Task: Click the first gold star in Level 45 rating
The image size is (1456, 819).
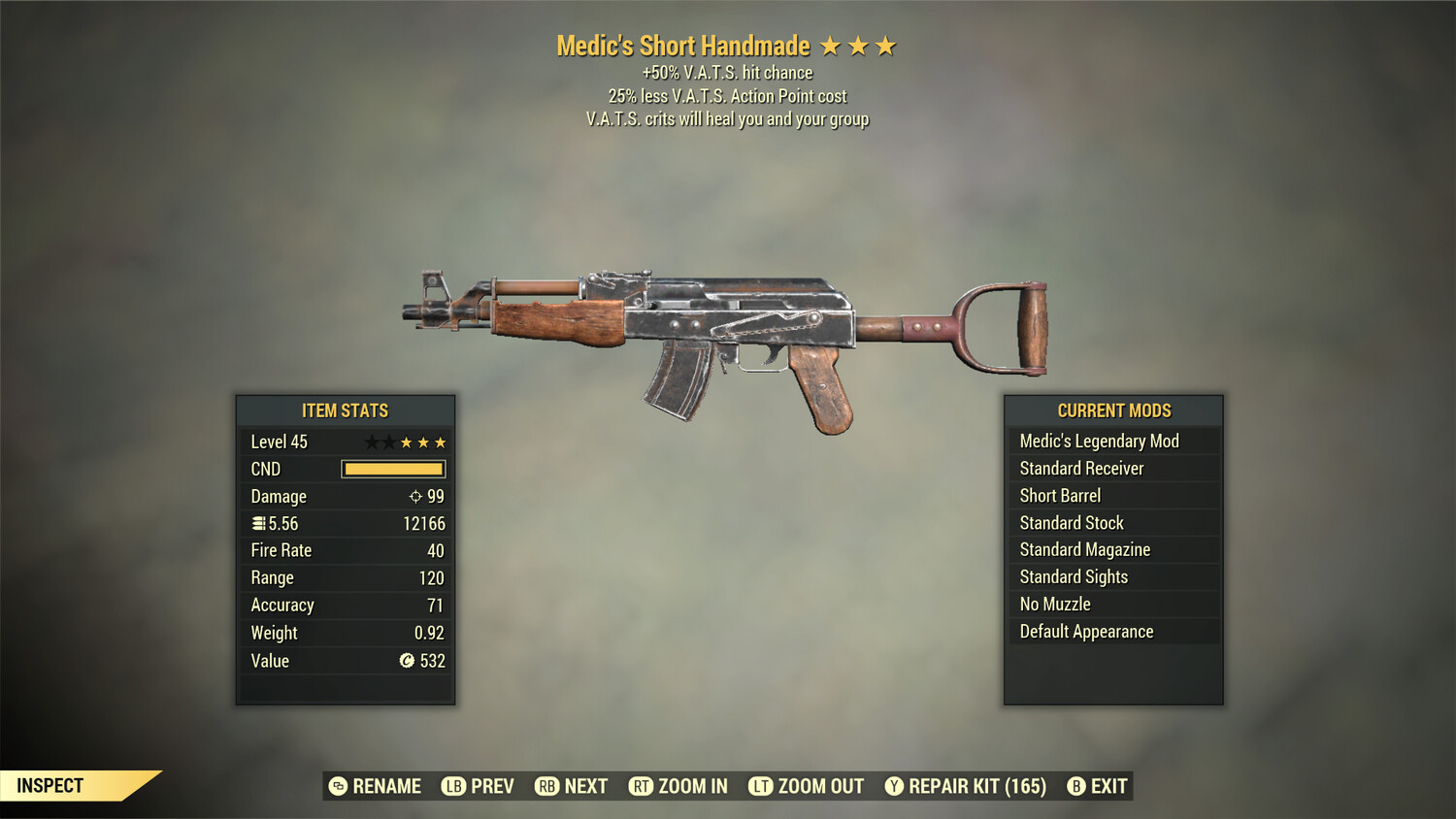Action: (407, 441)
